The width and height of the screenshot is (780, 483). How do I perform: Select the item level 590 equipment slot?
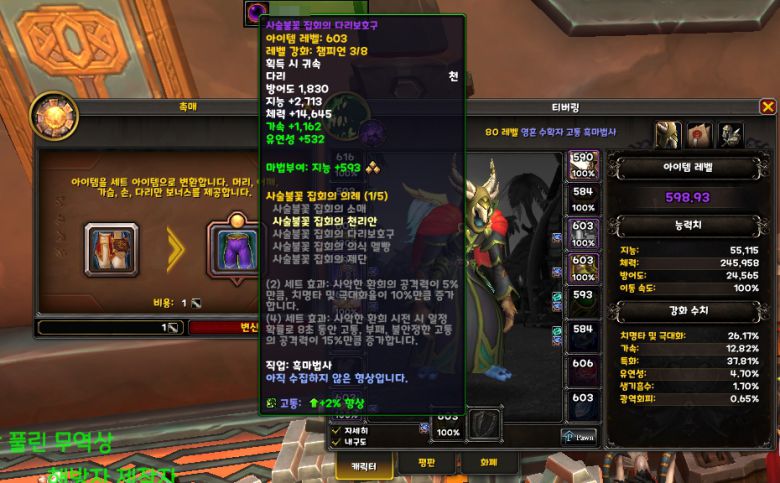coord(584,165)
